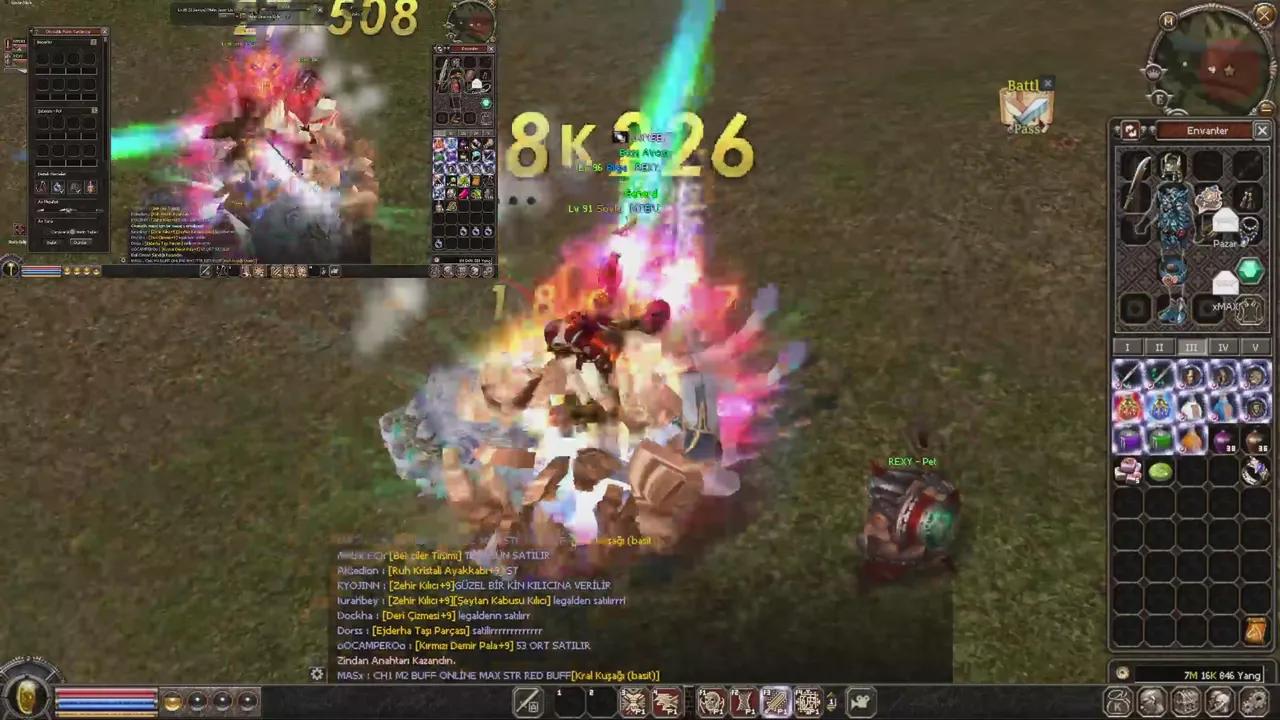Switch to inventory tab IV
The height and width of the screenshot is (720, 1280).
click(x=1223, y=347)
